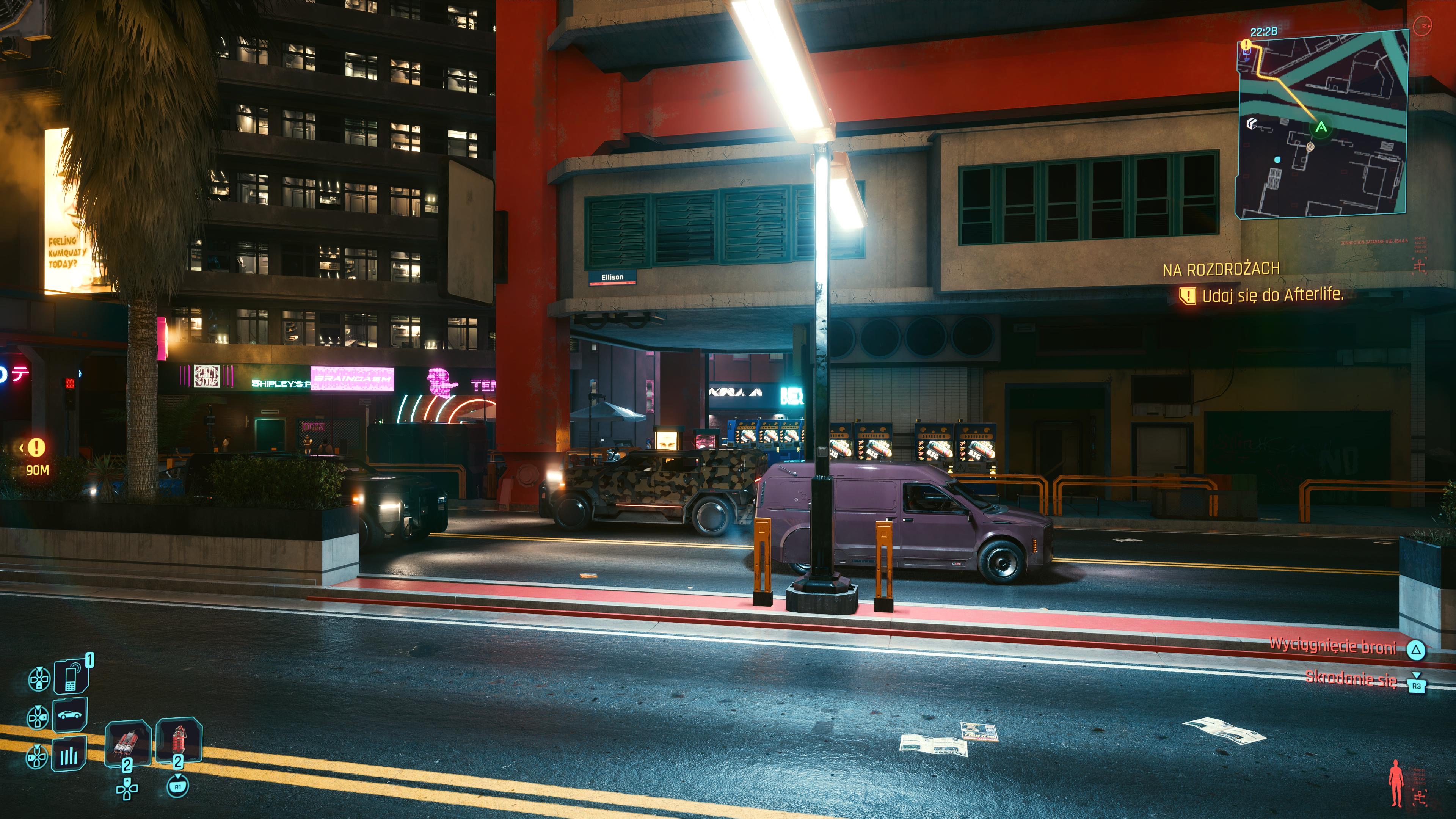The width and height of the screenshot is (1456, 819).
Task: Open the phone icon with notification badge
Action: [x=71, y=676]
